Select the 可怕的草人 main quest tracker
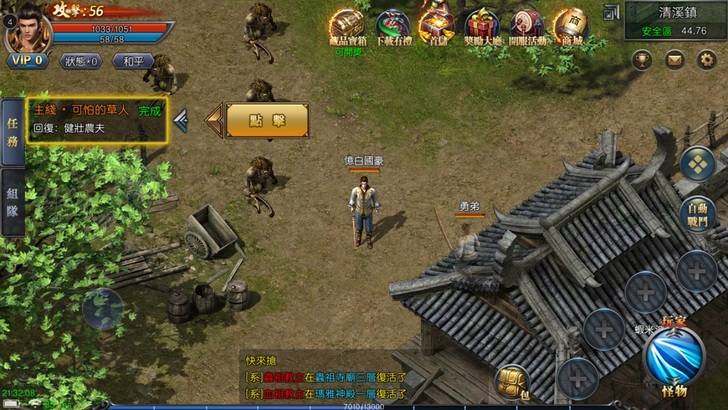Screen dimensions: 728x410 tap(97, 120)
